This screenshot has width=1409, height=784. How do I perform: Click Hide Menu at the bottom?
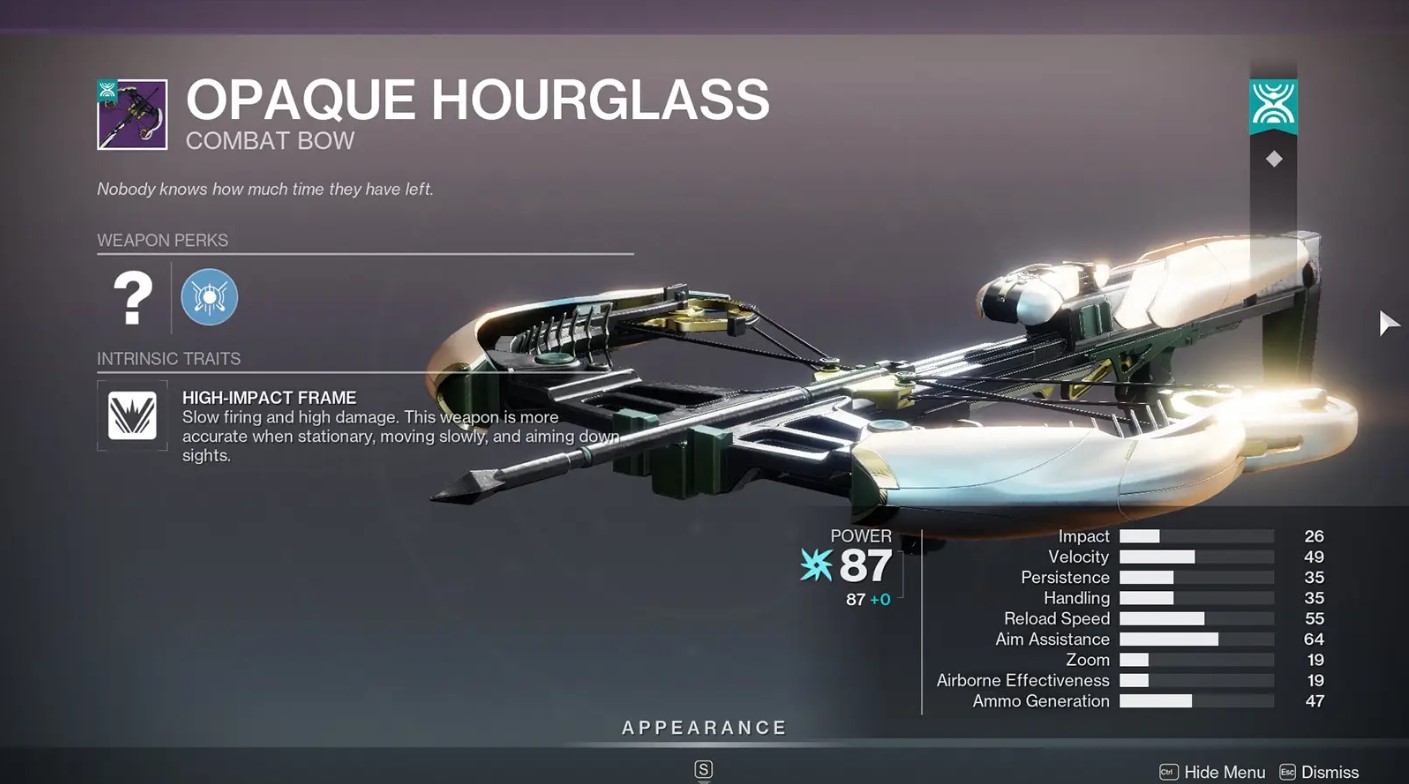tap(1212, 772)
